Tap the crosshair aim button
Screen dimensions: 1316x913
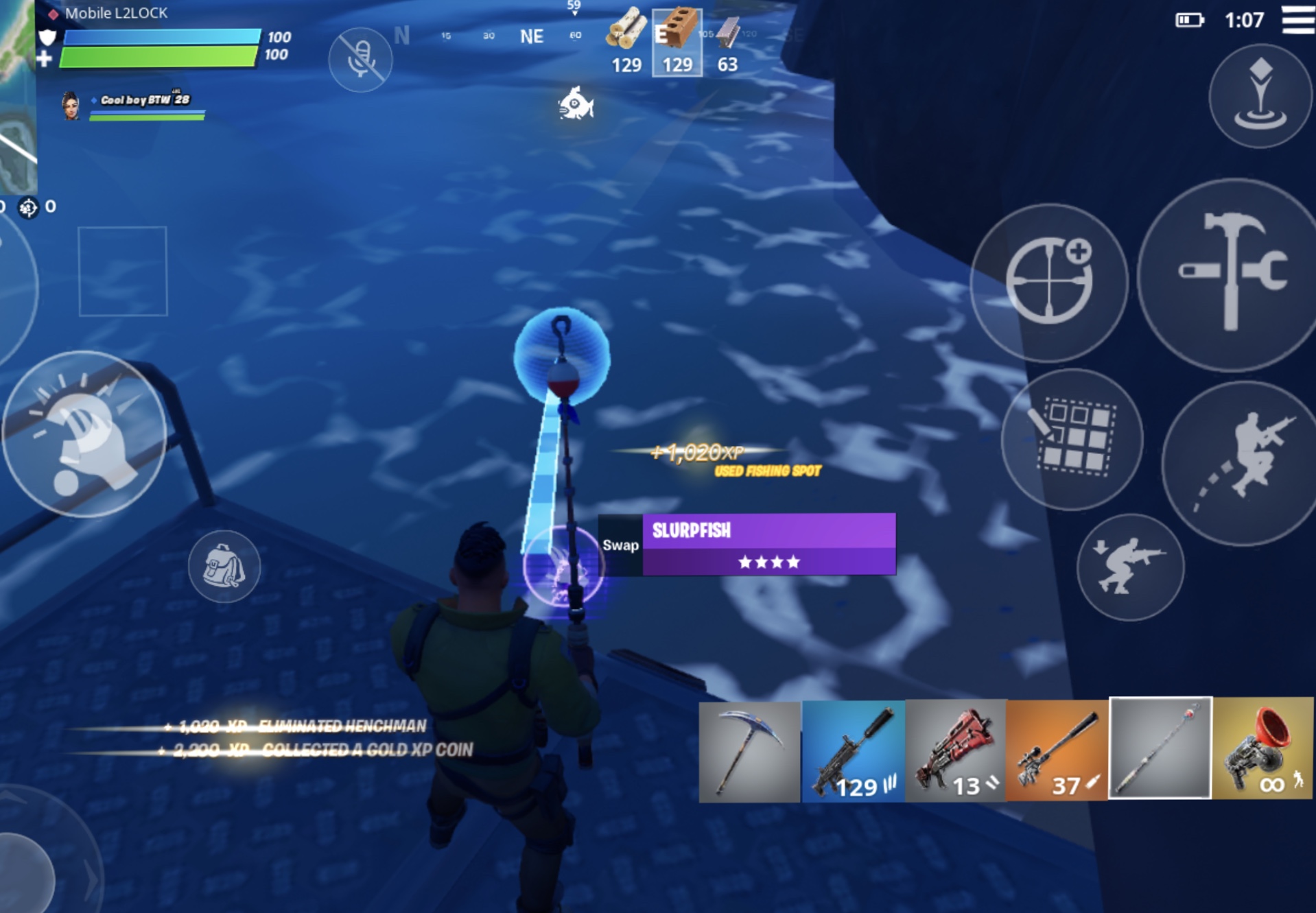coord(1049,282)
